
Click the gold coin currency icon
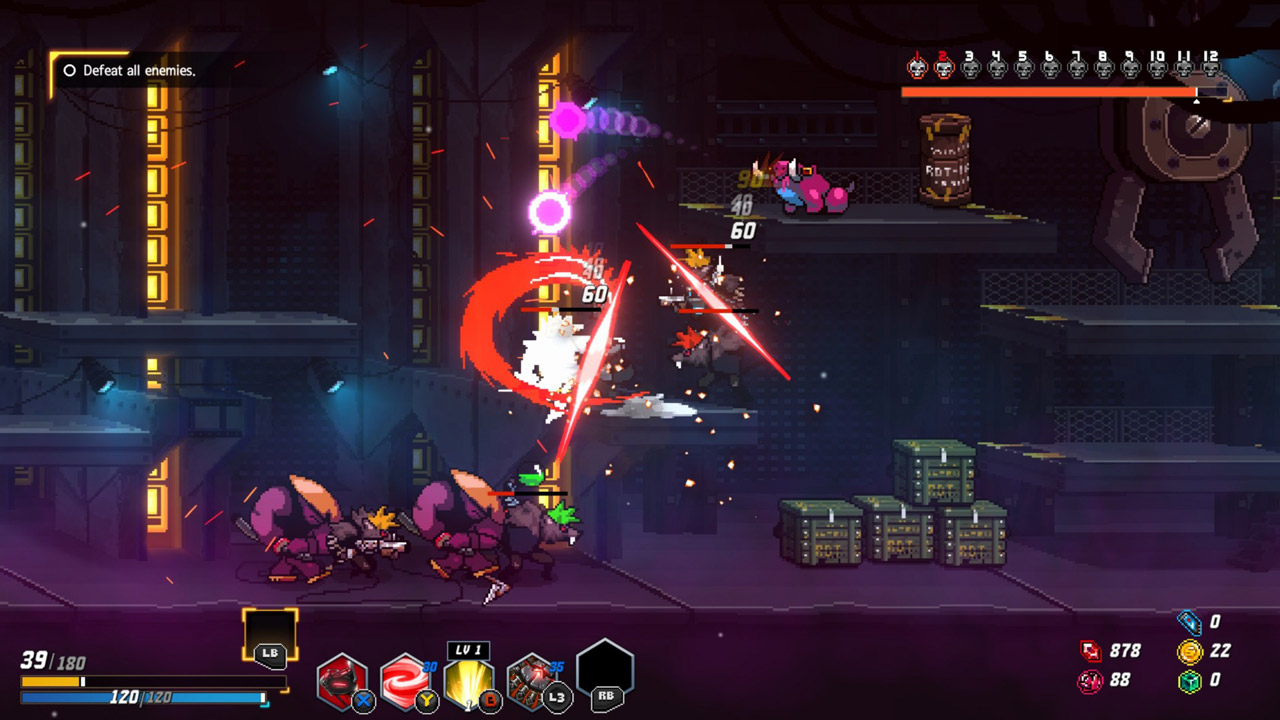(1189, 651)
